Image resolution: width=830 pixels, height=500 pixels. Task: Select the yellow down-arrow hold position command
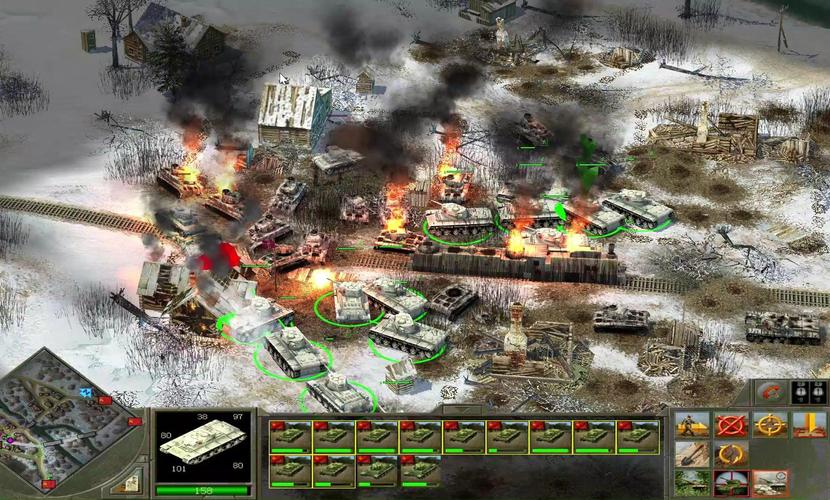(809, 425)
